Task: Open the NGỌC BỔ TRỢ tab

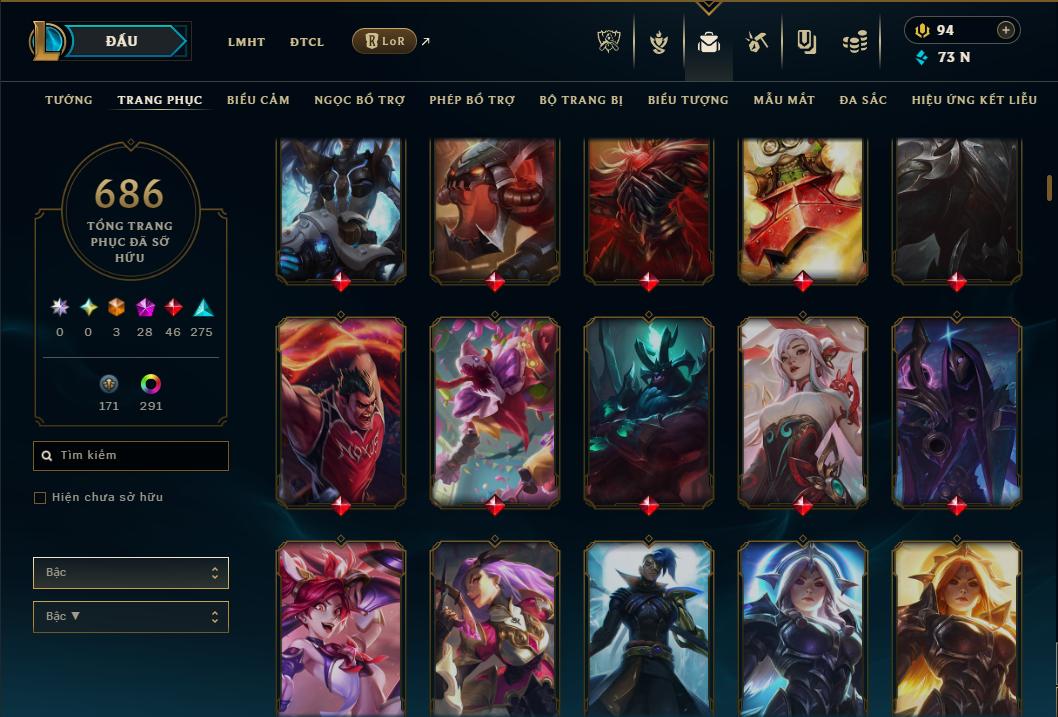Action: click(359, 100)
